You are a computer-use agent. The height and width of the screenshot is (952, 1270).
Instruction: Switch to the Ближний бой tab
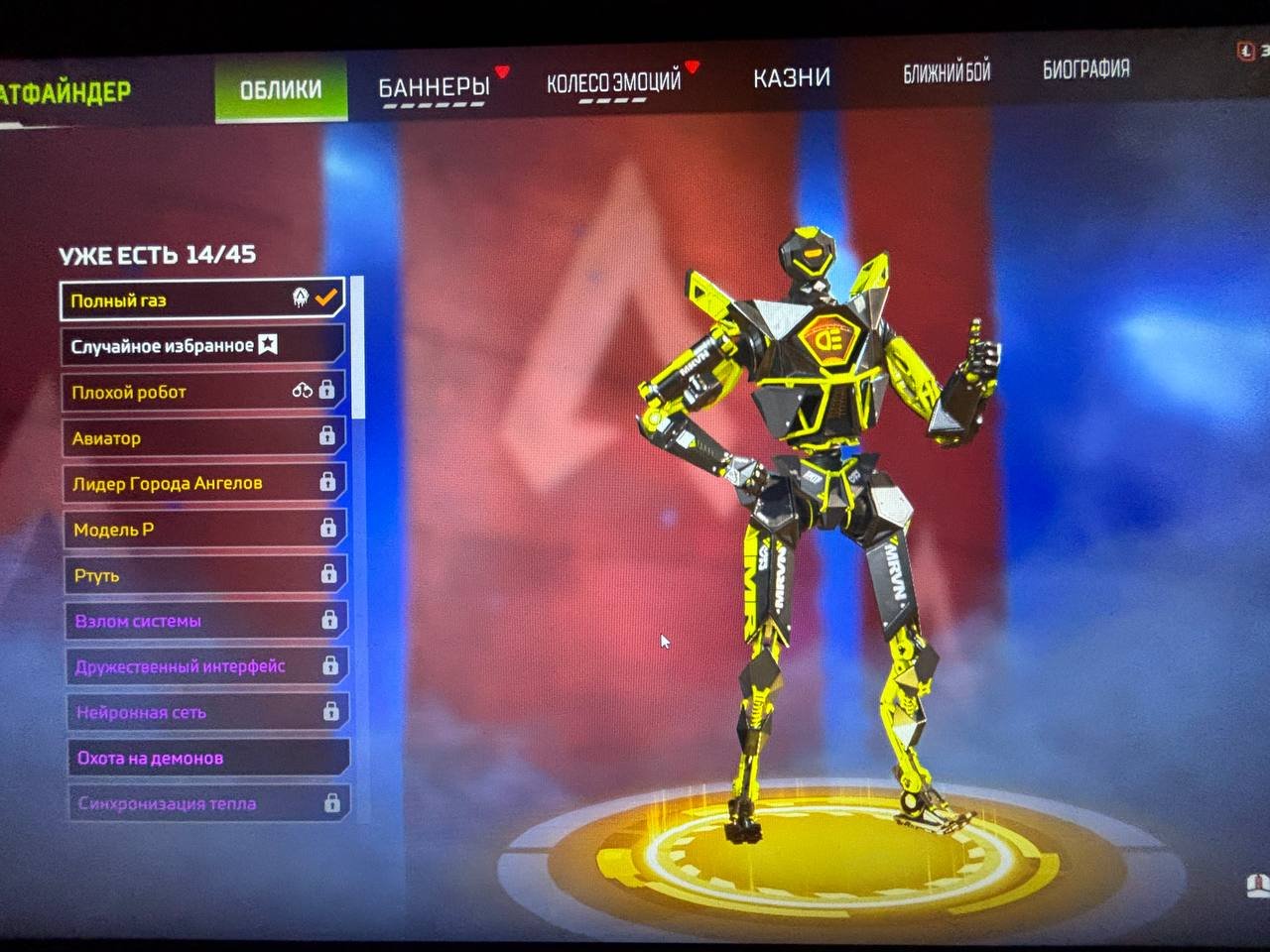[x=947, y=71]
